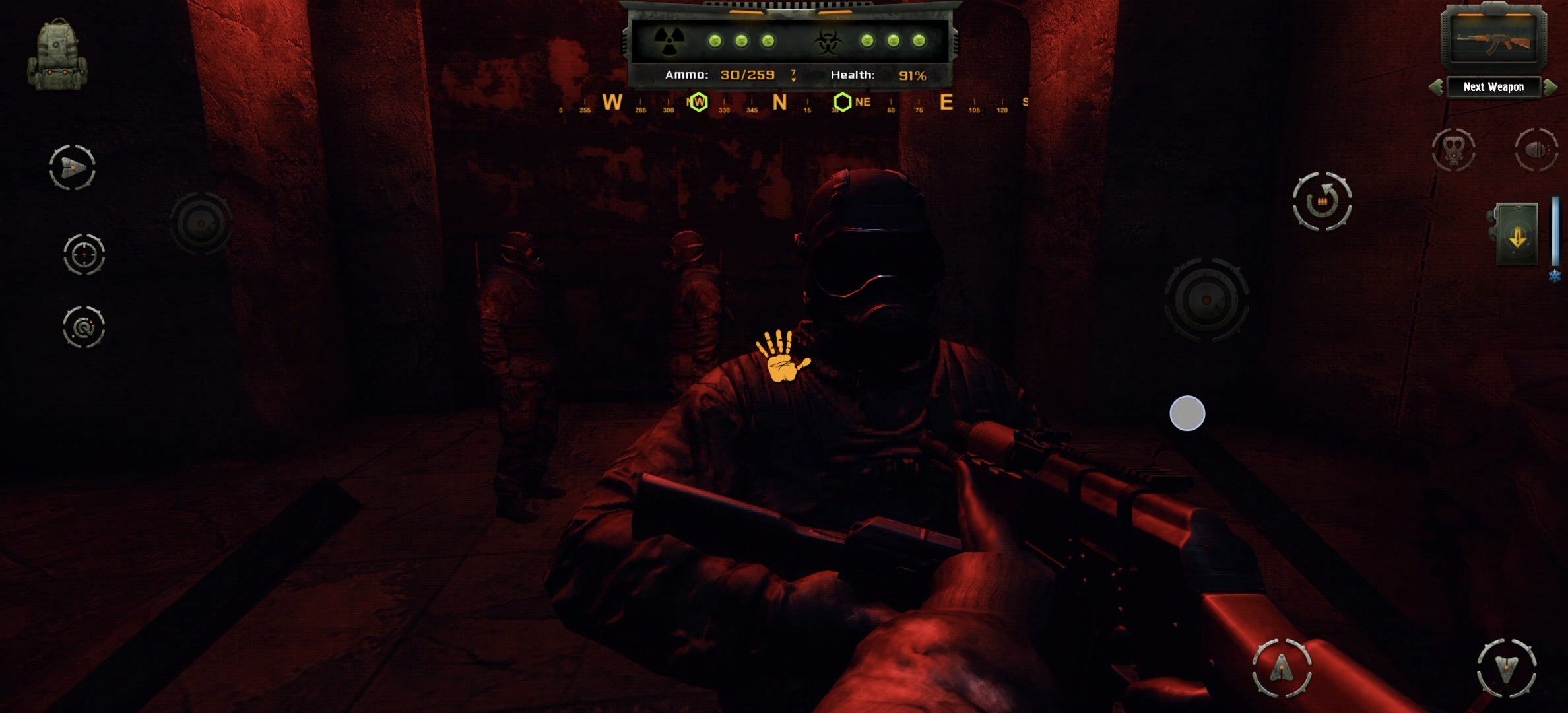Select the AK rifle weapon panel
1568x713 pixels.
(1493, 40)
